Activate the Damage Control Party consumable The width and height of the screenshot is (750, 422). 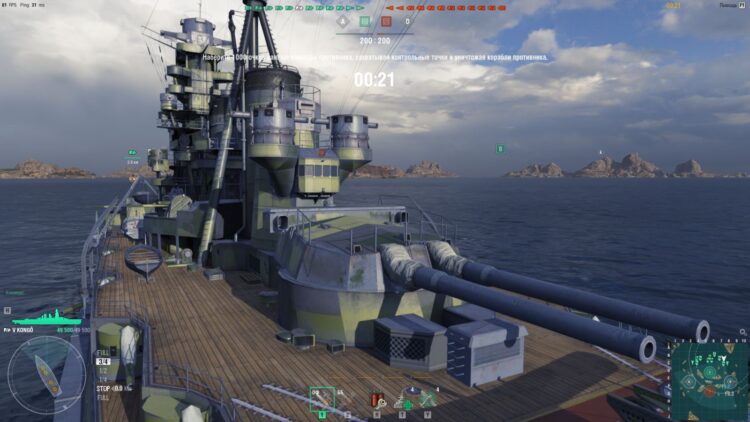[x=377, y=399]
